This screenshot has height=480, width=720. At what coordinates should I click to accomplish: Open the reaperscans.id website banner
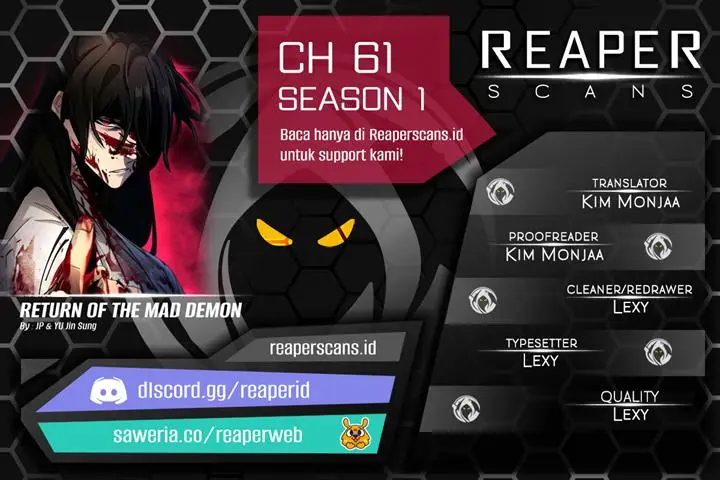(x=322, y=349)
